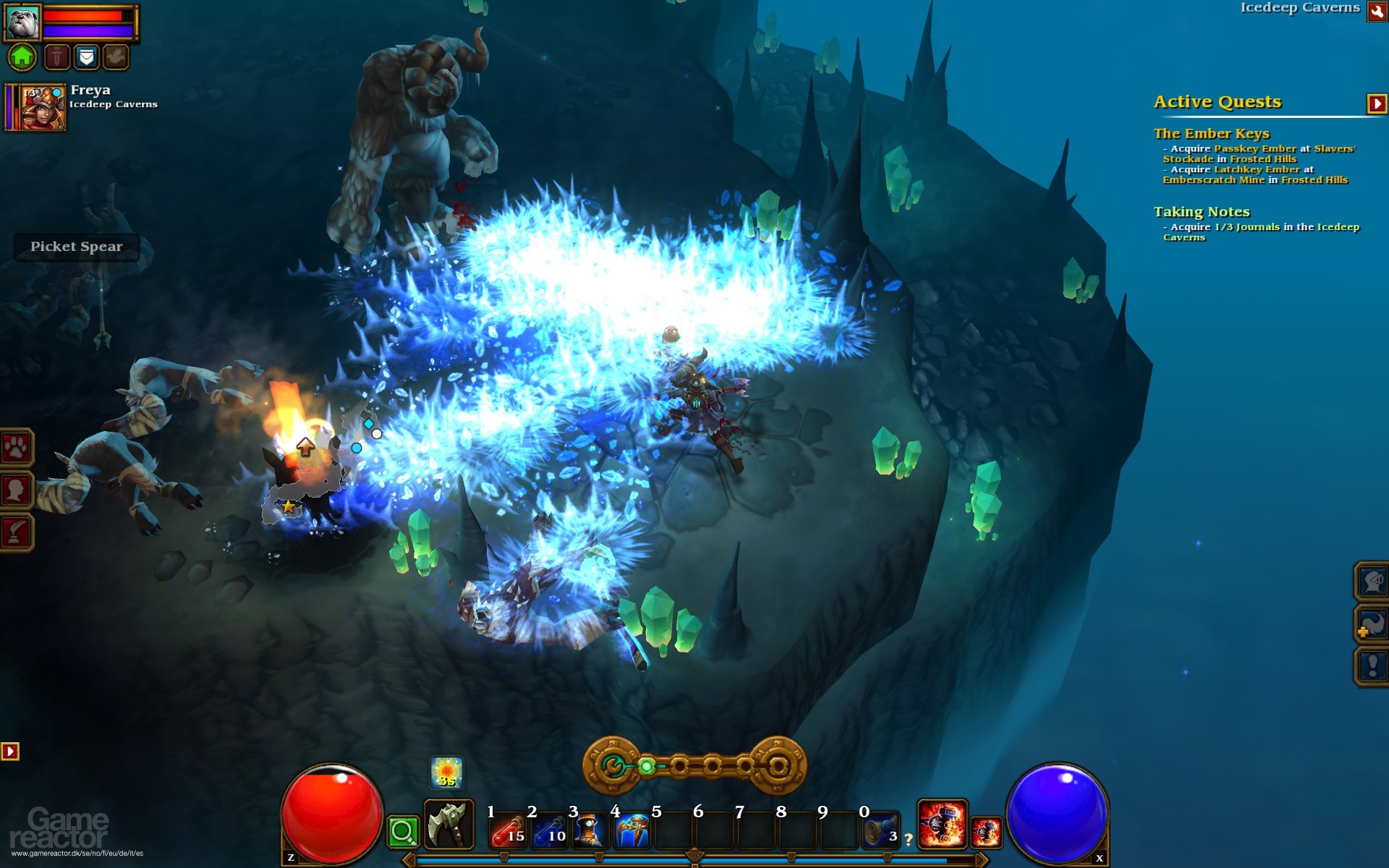This screenshot has width=1389, height=868.
Task: Select the Taking Notes quest entry
Action: point(1201,212)
